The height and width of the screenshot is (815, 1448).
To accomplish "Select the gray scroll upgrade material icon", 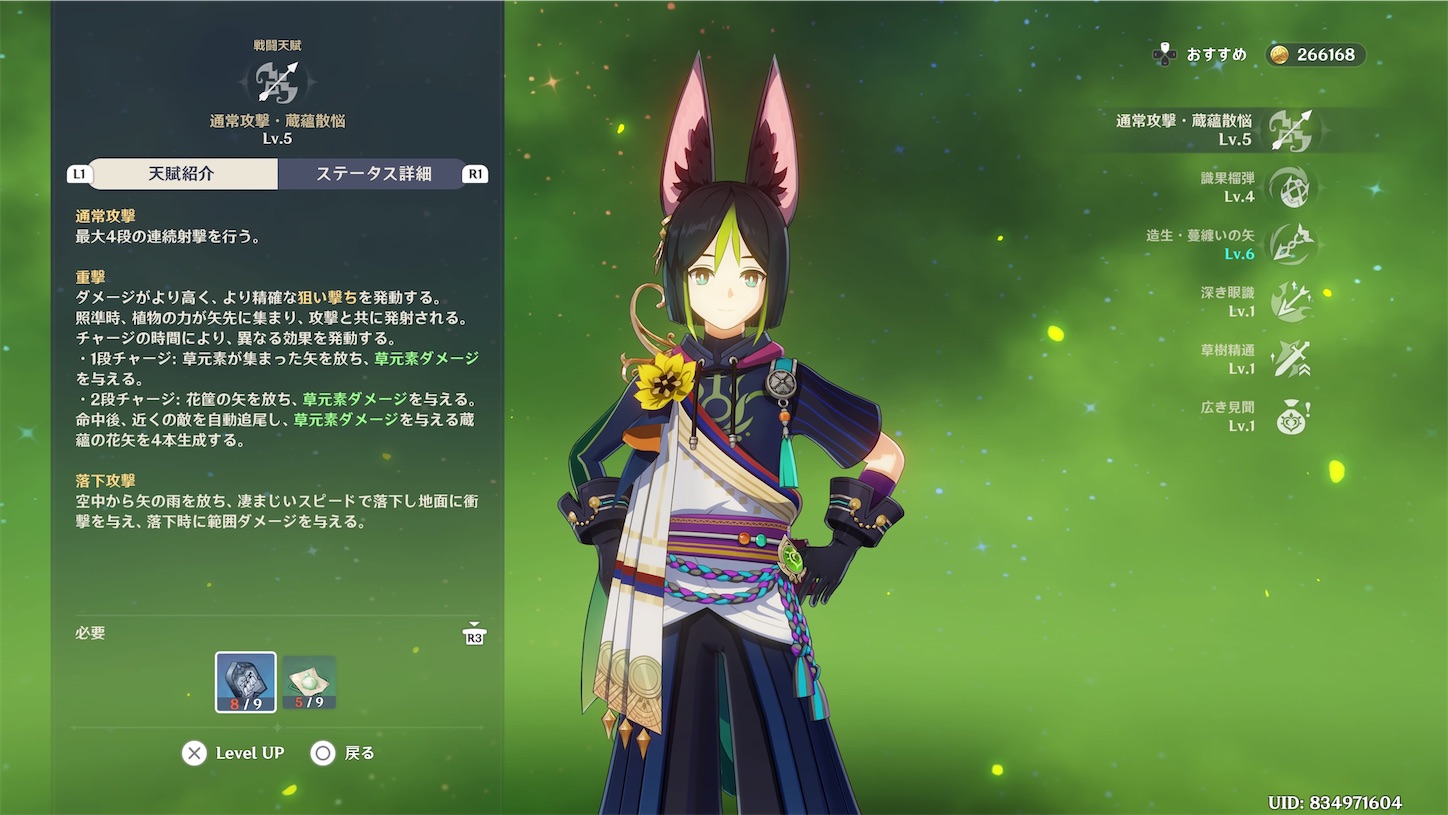I will tap(245, 680).
